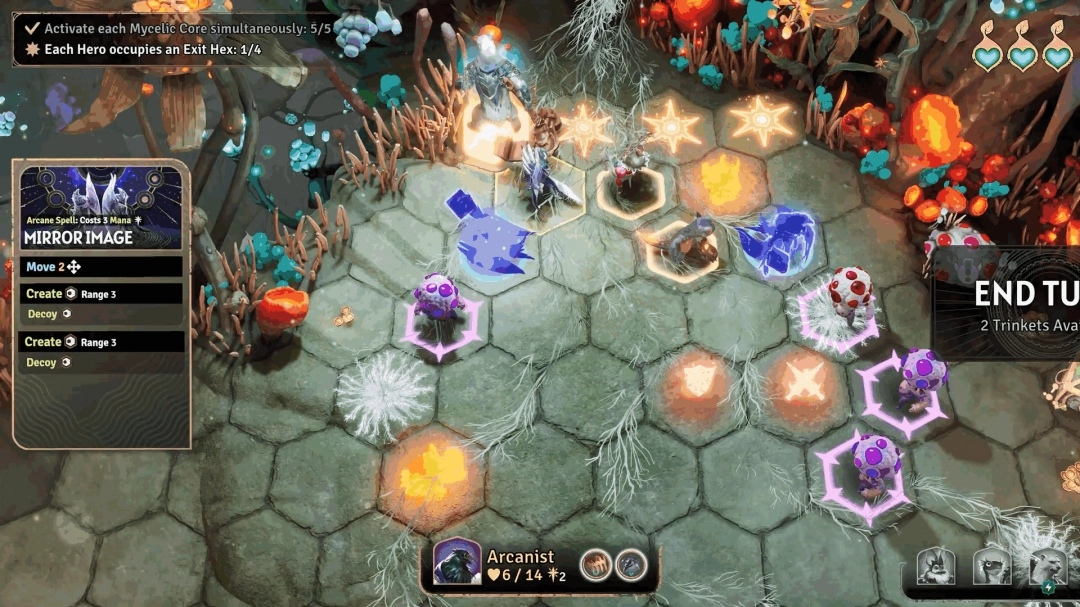
Task: Select the long-eared hero portrait
Action: (936, 567)
